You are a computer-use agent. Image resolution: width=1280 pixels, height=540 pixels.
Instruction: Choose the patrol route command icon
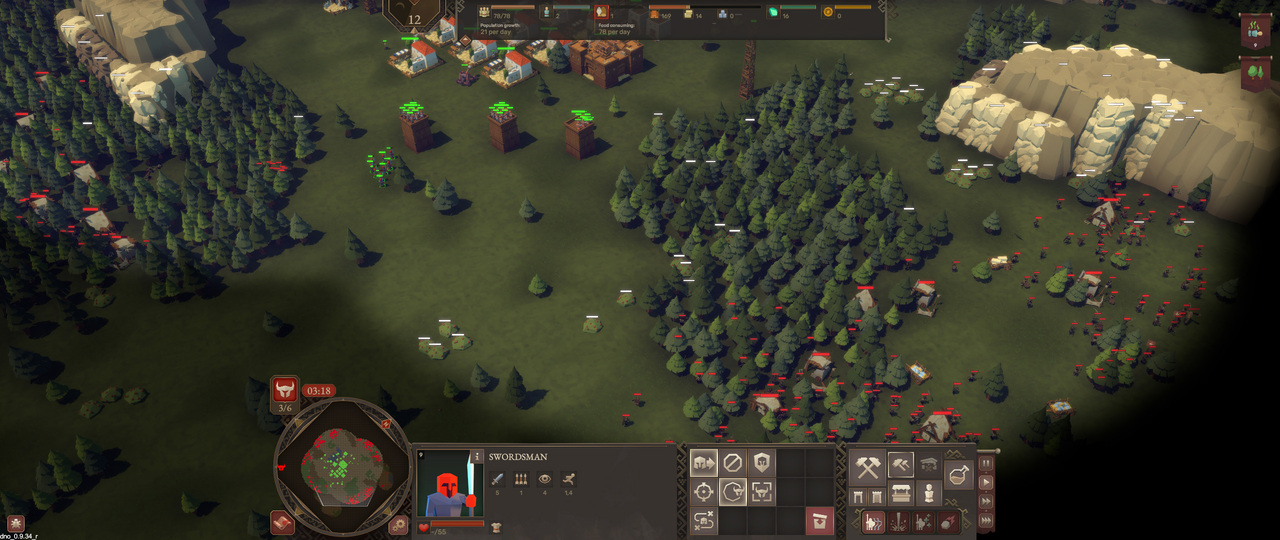pos(703,520)
